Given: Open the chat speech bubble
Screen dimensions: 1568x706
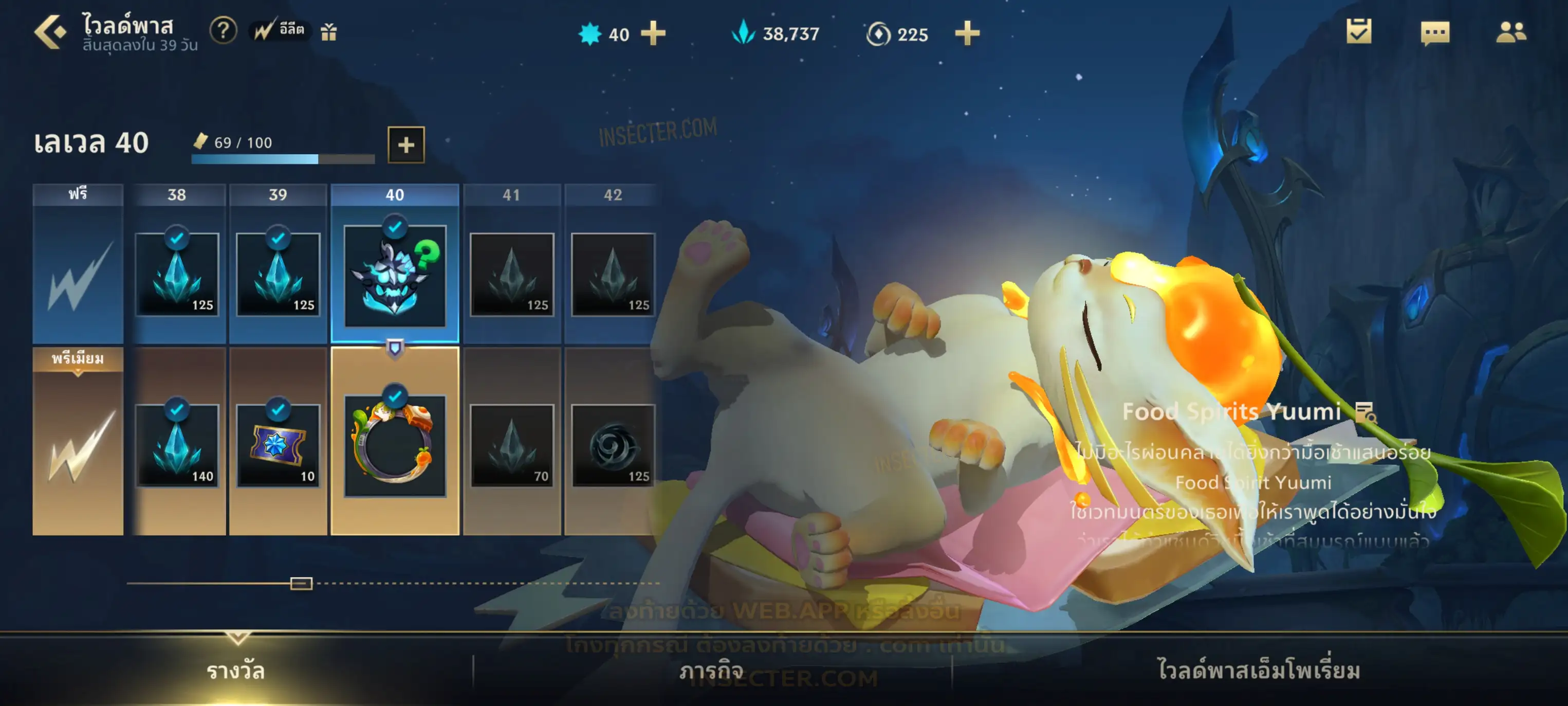Looking at the screenshot, I should tap(1435, 33).
